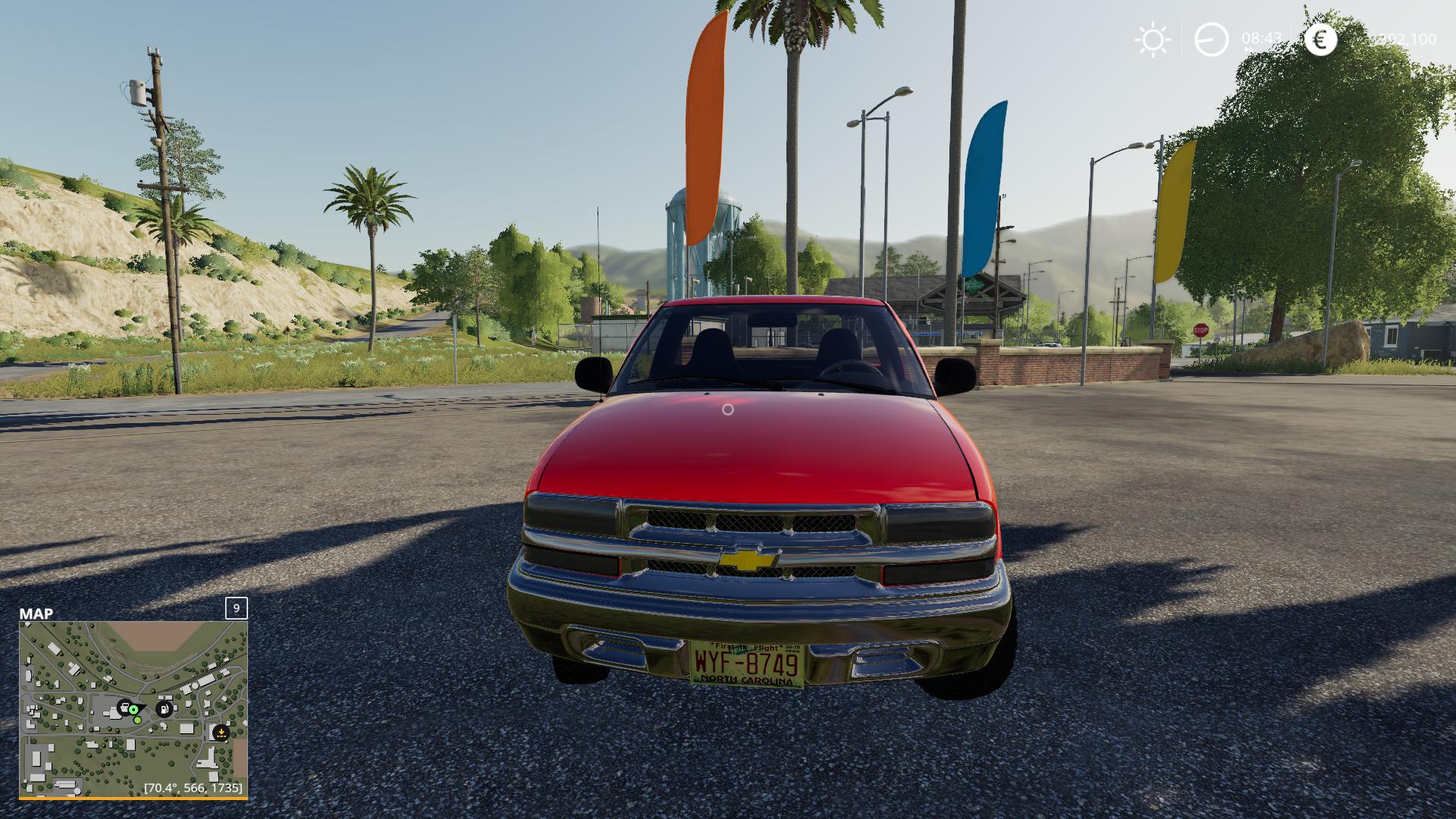Open the minimap in the corner
Screen dimensions: 1456x819
[133, 709]
